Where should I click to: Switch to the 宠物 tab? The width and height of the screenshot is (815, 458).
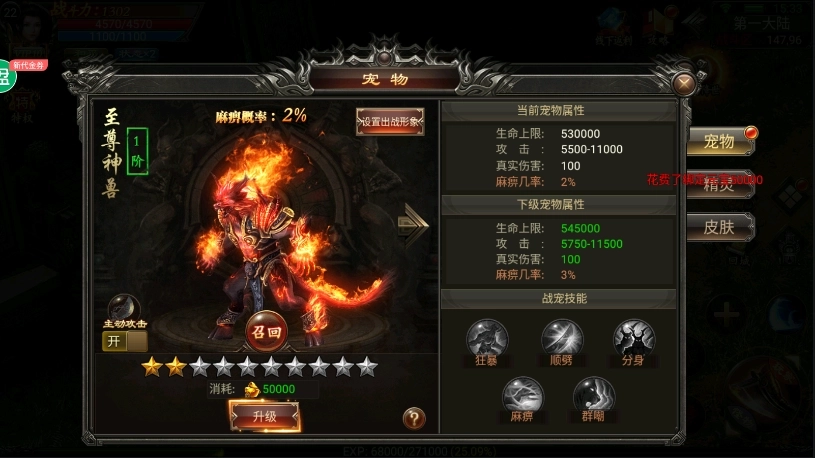[720, 142]
